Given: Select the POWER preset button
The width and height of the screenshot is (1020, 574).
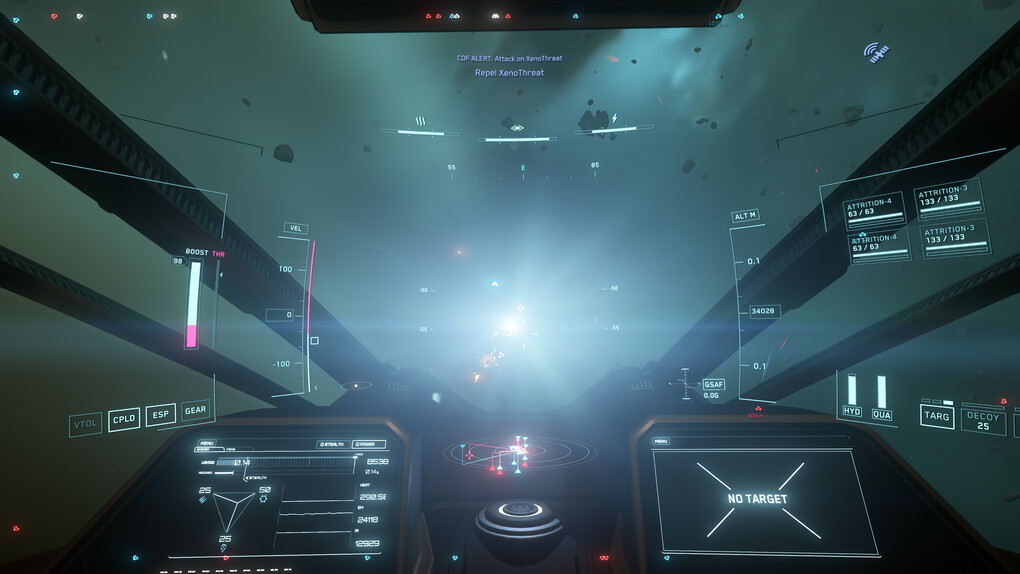Looking at the screenshot, I should (369, 444).
